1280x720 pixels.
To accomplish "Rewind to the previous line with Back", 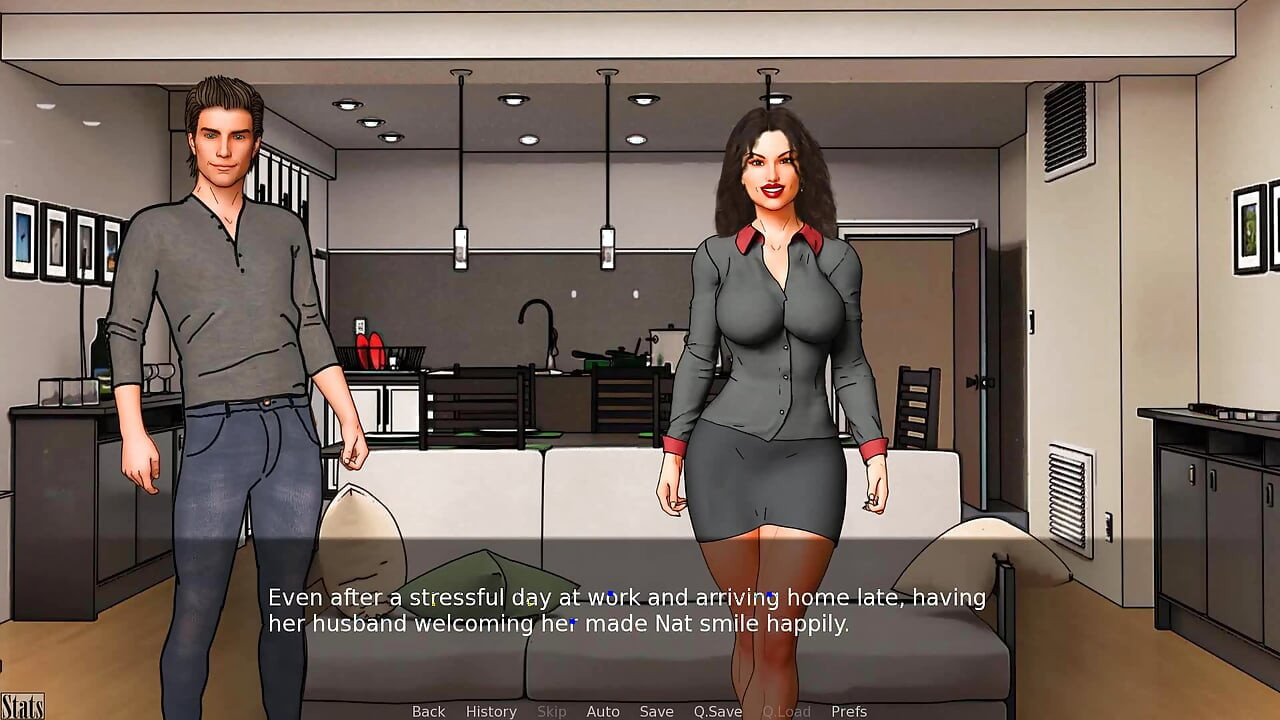I will coord(427,711).
